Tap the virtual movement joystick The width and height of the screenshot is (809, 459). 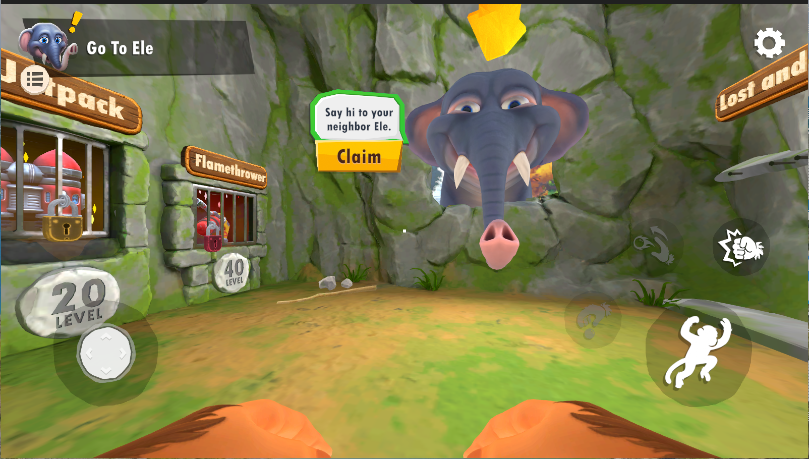(x=105, y=353)
